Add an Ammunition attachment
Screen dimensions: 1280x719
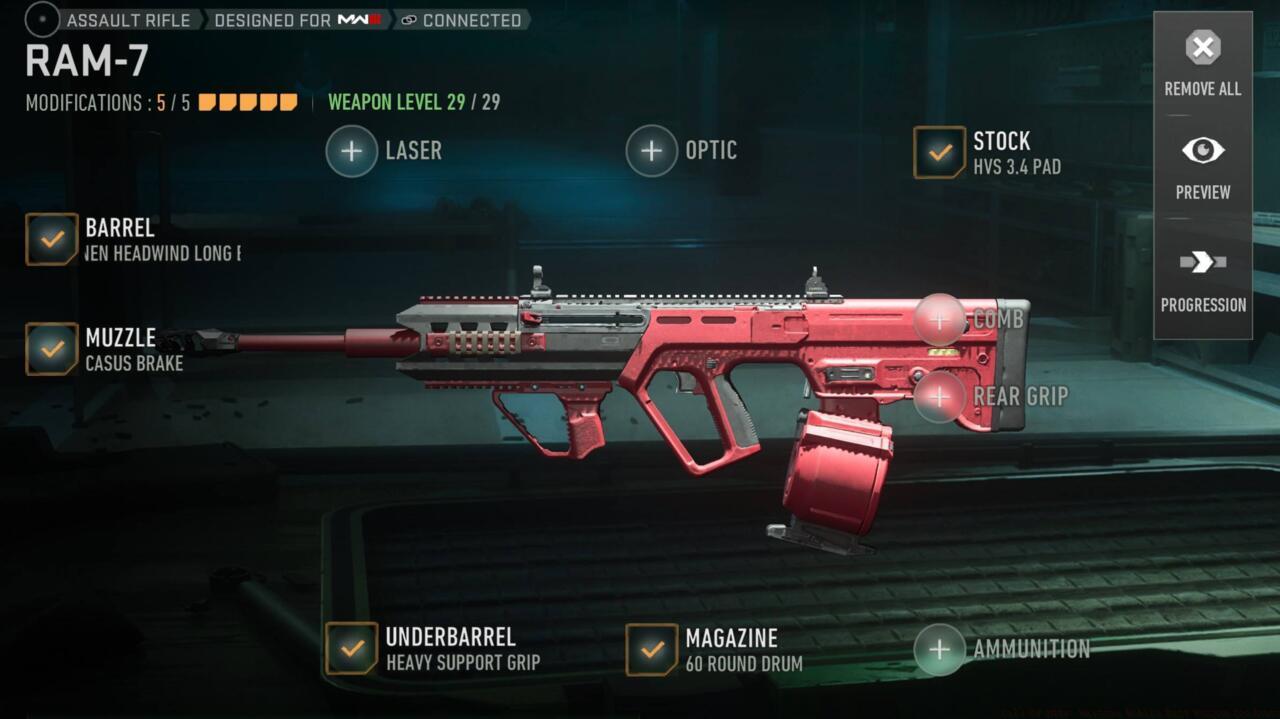[940, 649]
